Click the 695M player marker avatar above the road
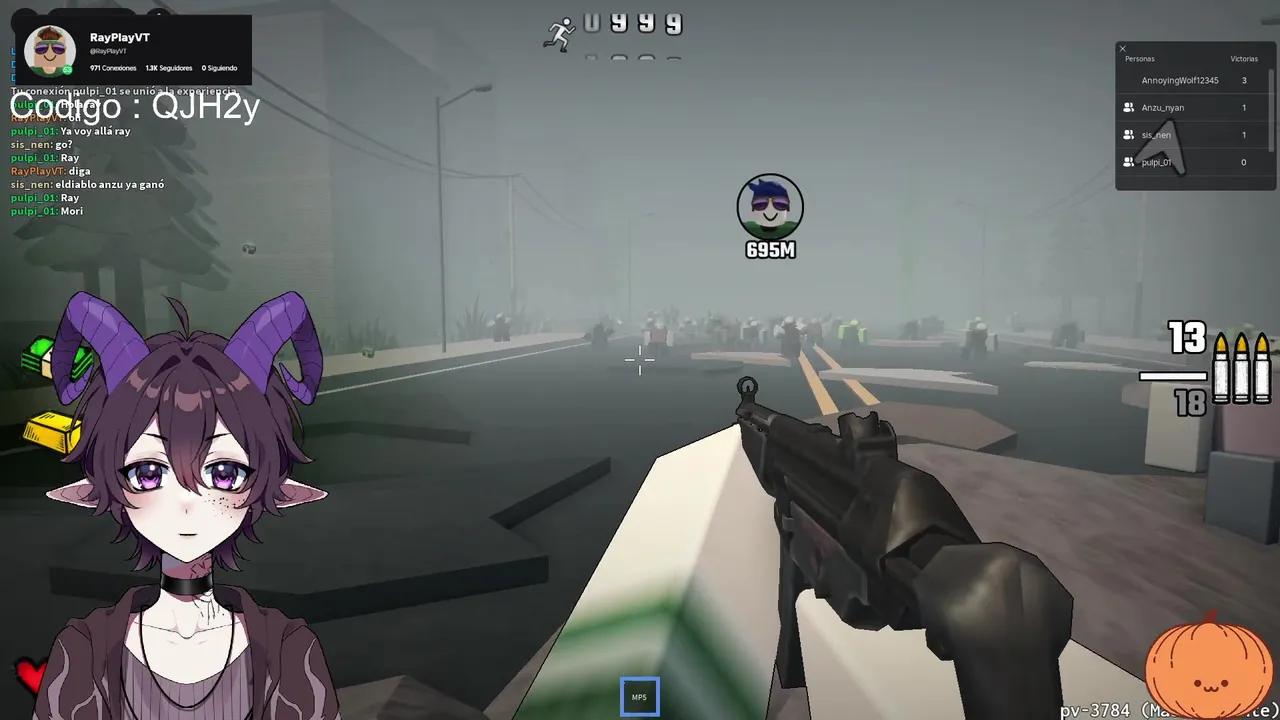This screenshot has height=720, width=1280. pos(769,205)
